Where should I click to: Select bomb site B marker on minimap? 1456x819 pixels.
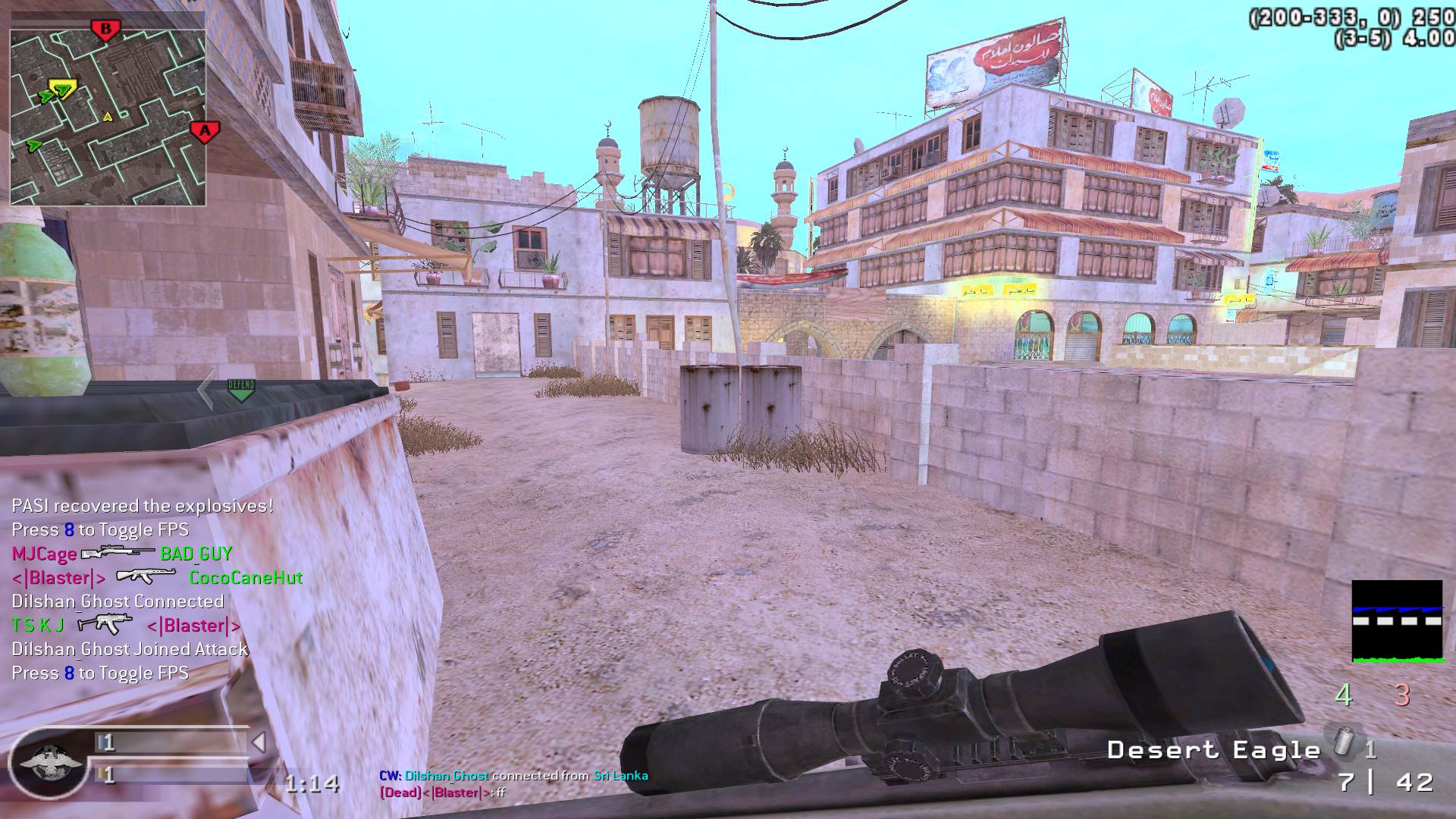click(x=105, y=30)
